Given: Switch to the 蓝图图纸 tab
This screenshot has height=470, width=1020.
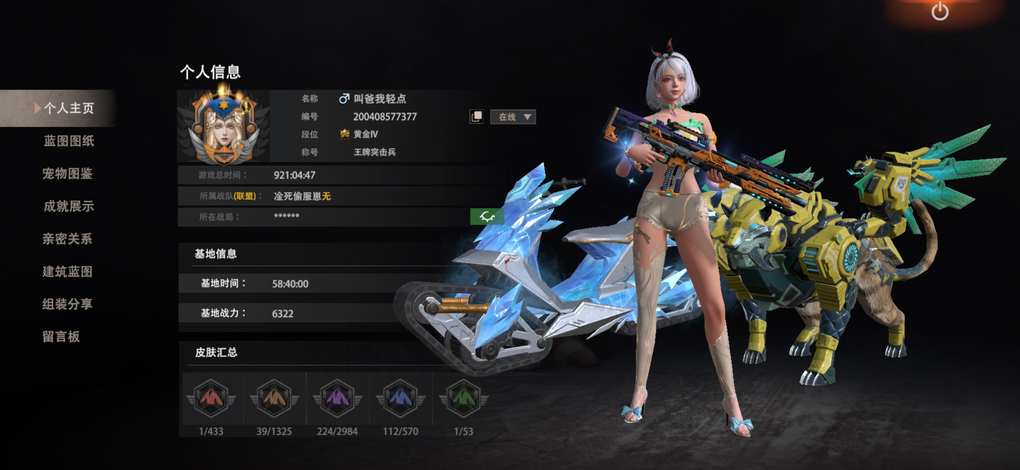Looking at the screenshot, I should pos(68,141).
